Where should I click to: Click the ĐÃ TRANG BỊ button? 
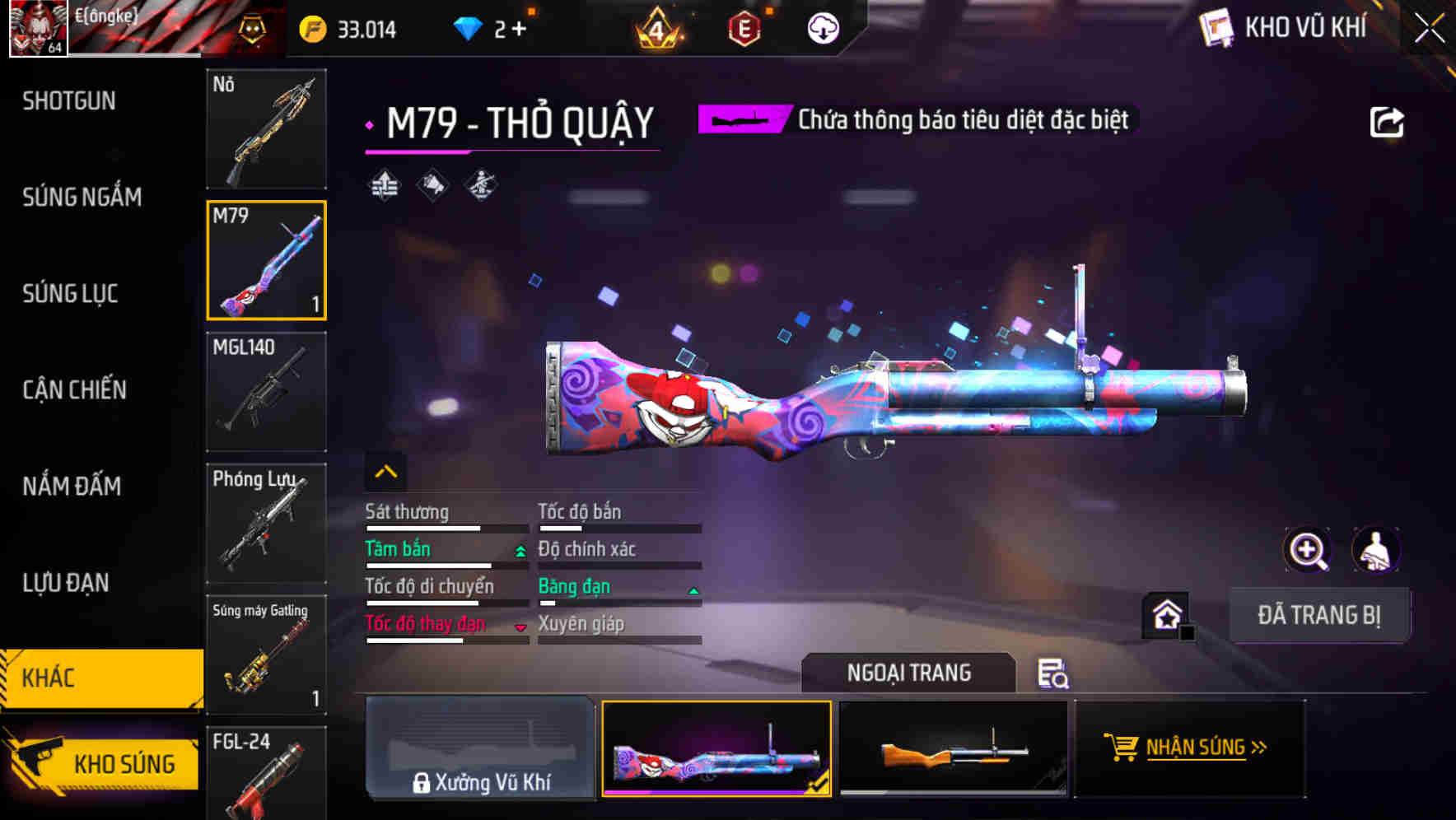pos(1318,615)
